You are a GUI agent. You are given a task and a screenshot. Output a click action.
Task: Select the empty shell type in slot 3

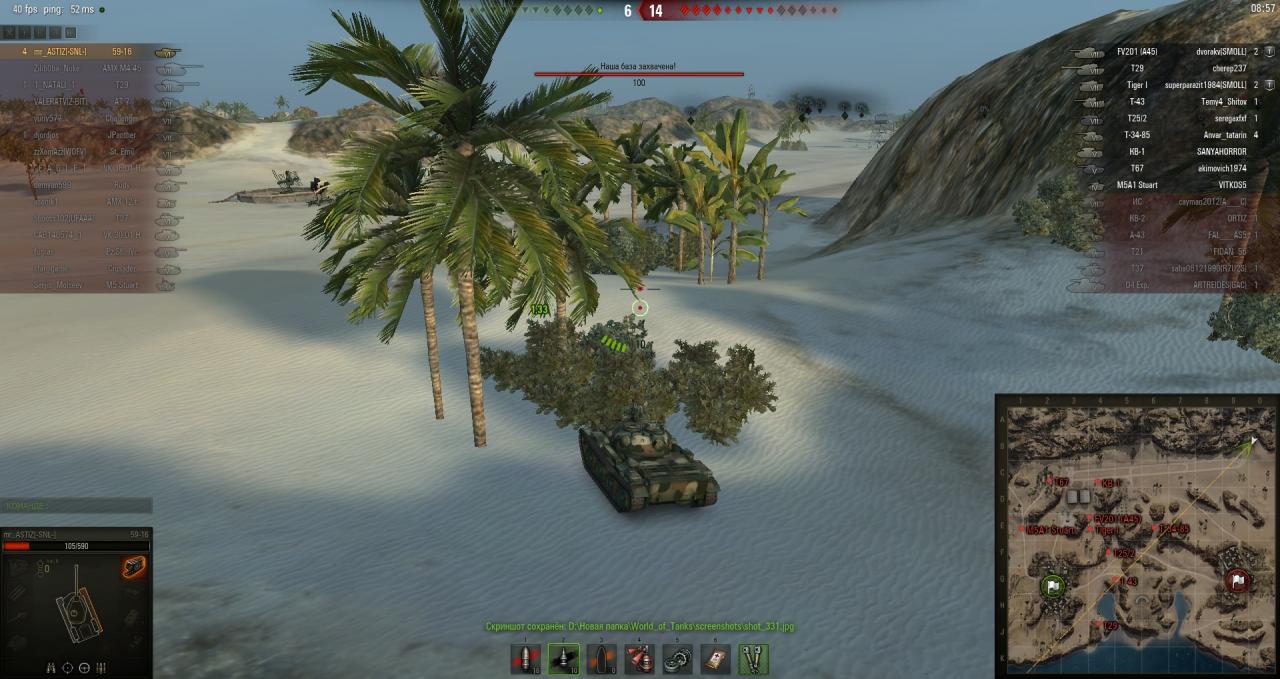click(601, 659)
